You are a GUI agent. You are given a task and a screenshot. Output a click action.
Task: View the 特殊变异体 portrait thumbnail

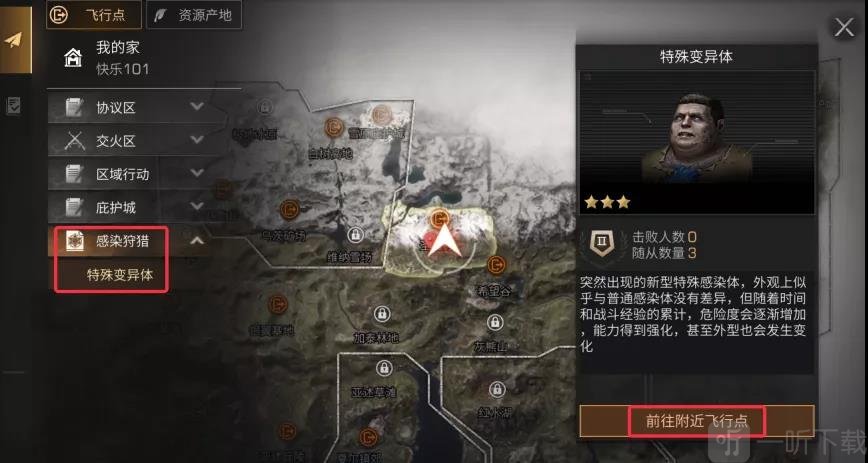click(x=696, y=128)
